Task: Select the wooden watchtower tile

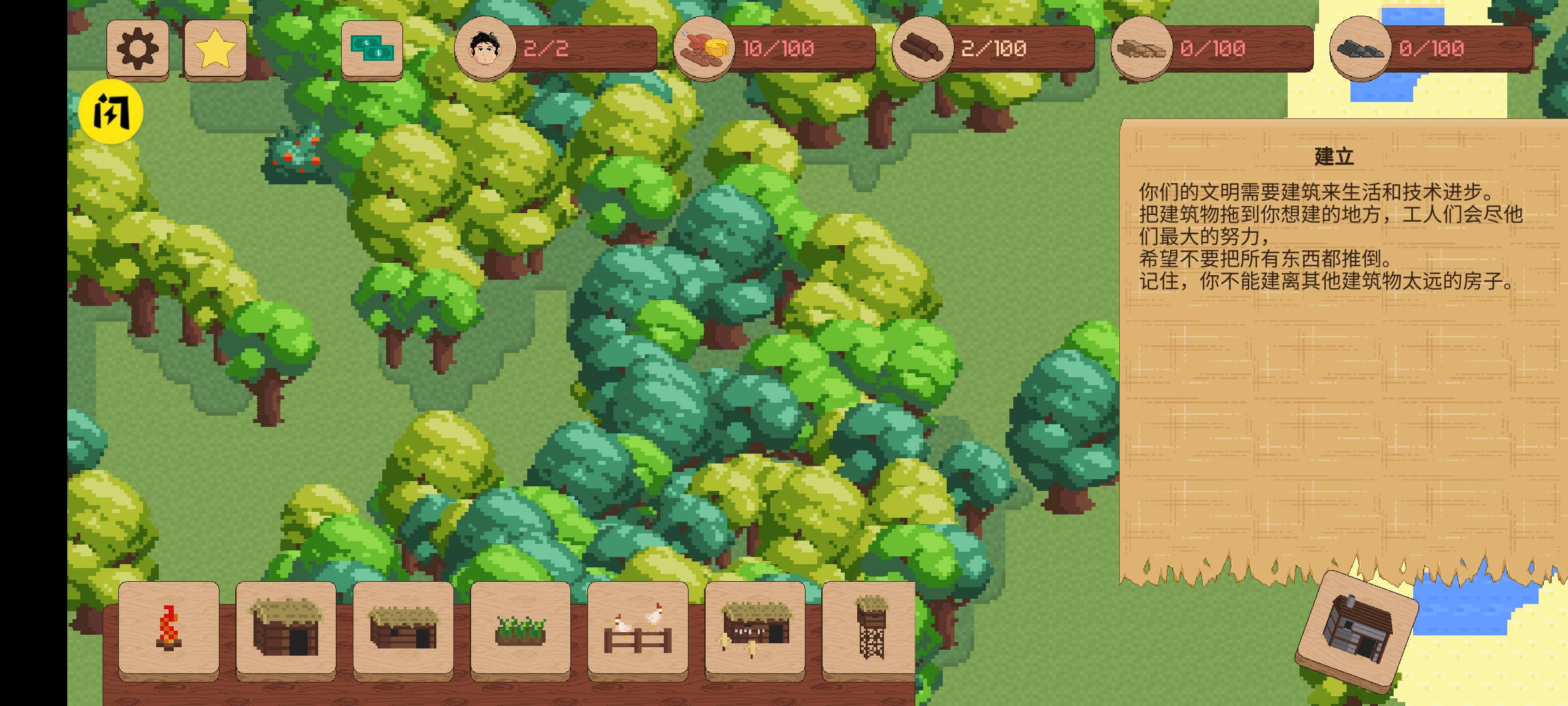Action: (870, 629)
